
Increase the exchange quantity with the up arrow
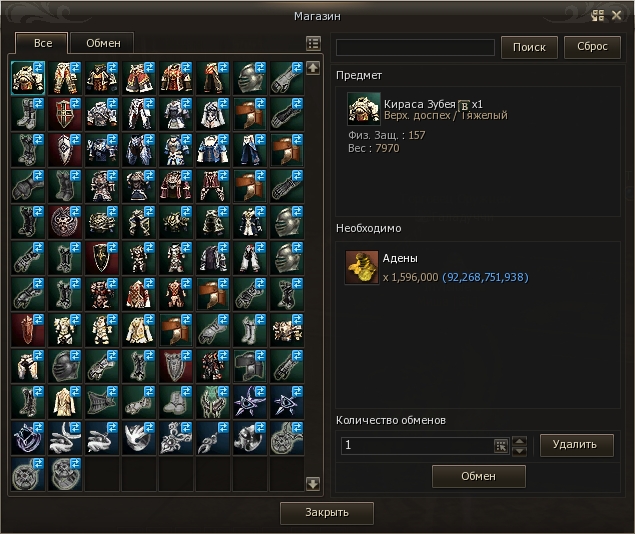[518, 440]
